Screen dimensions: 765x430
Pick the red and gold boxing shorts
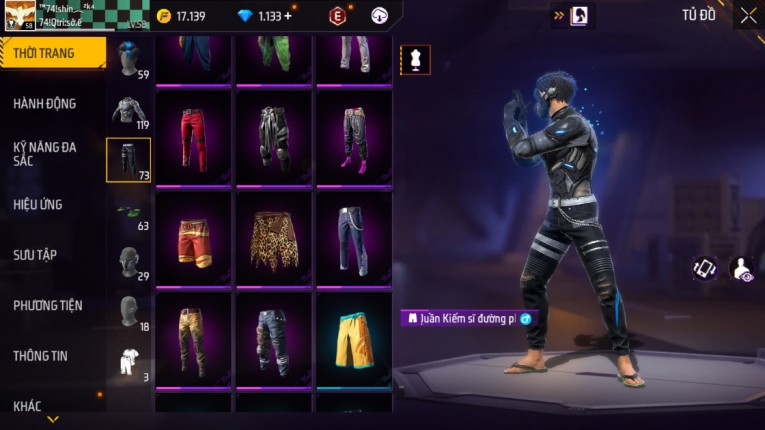tap(195, 238)
